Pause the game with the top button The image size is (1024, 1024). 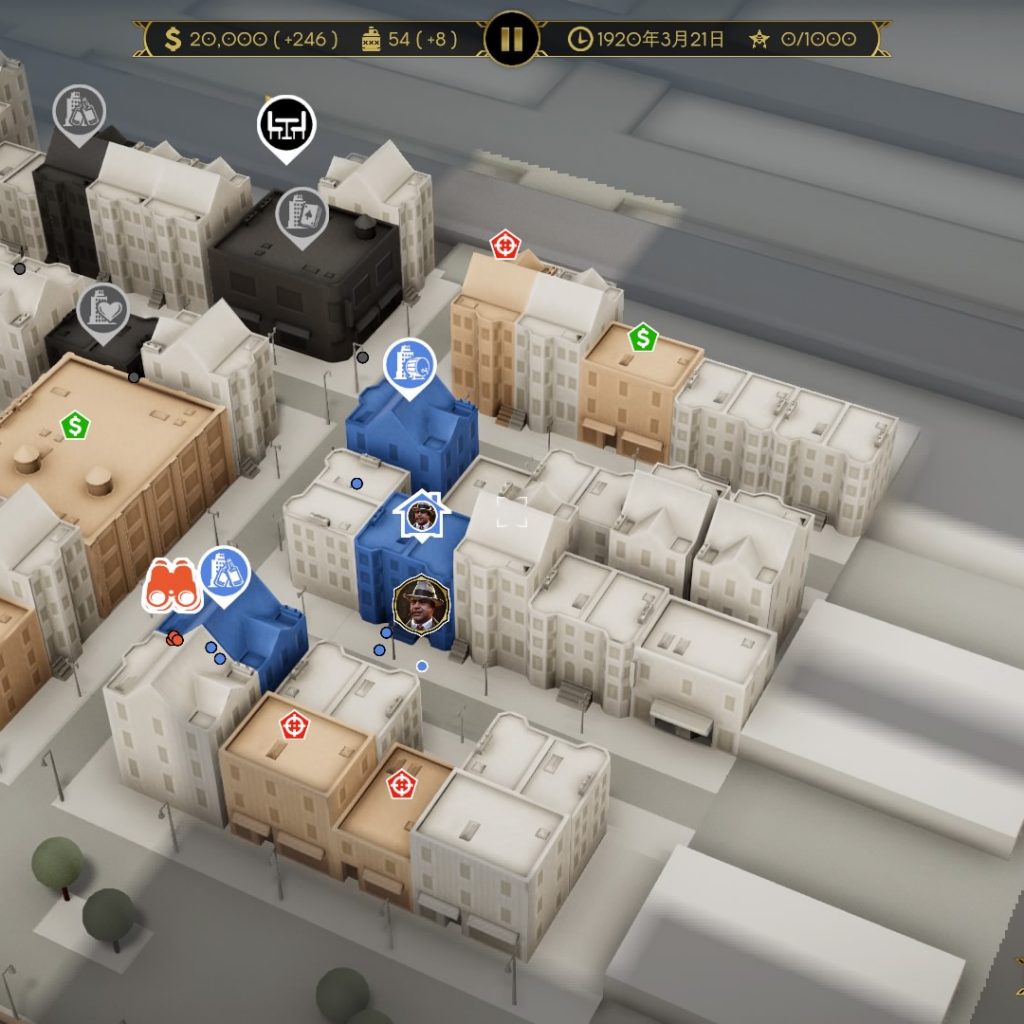[511, 39]
